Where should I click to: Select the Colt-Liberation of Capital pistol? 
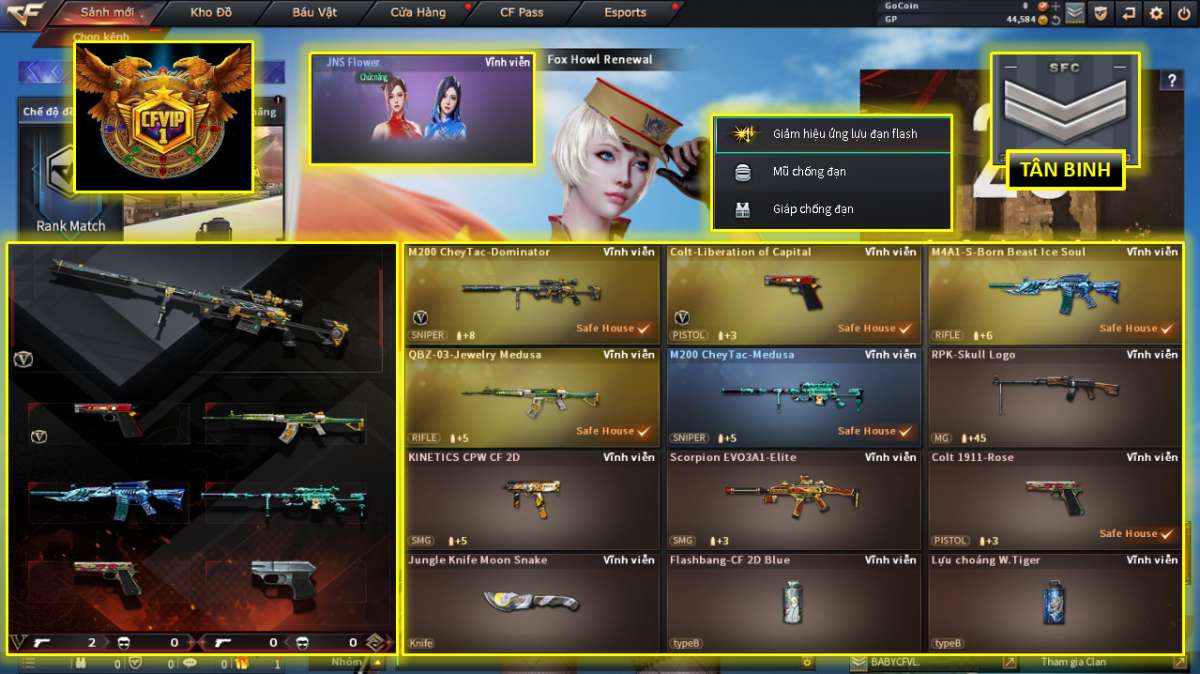click(794, 294)
